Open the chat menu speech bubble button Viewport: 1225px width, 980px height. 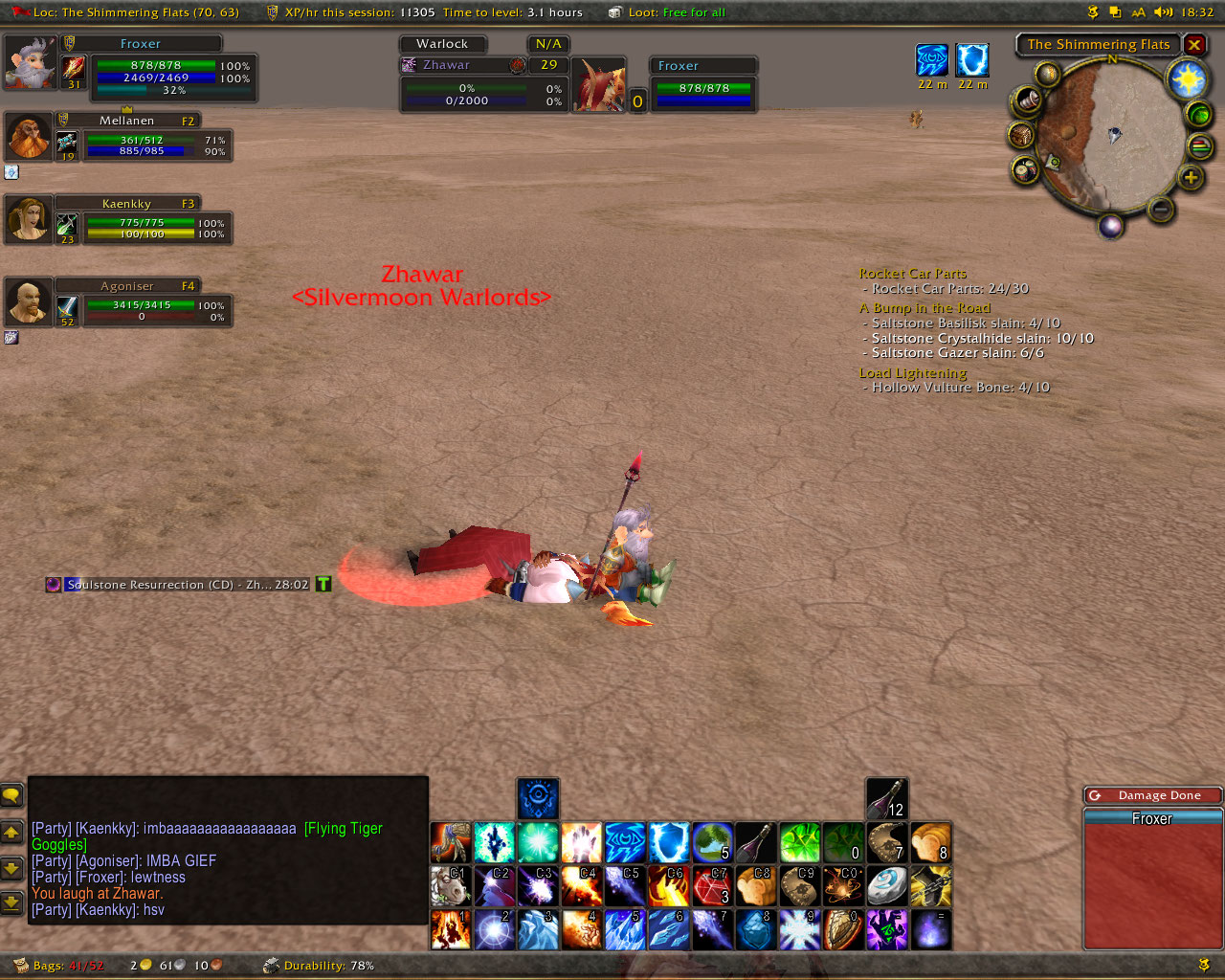[11, 795]
